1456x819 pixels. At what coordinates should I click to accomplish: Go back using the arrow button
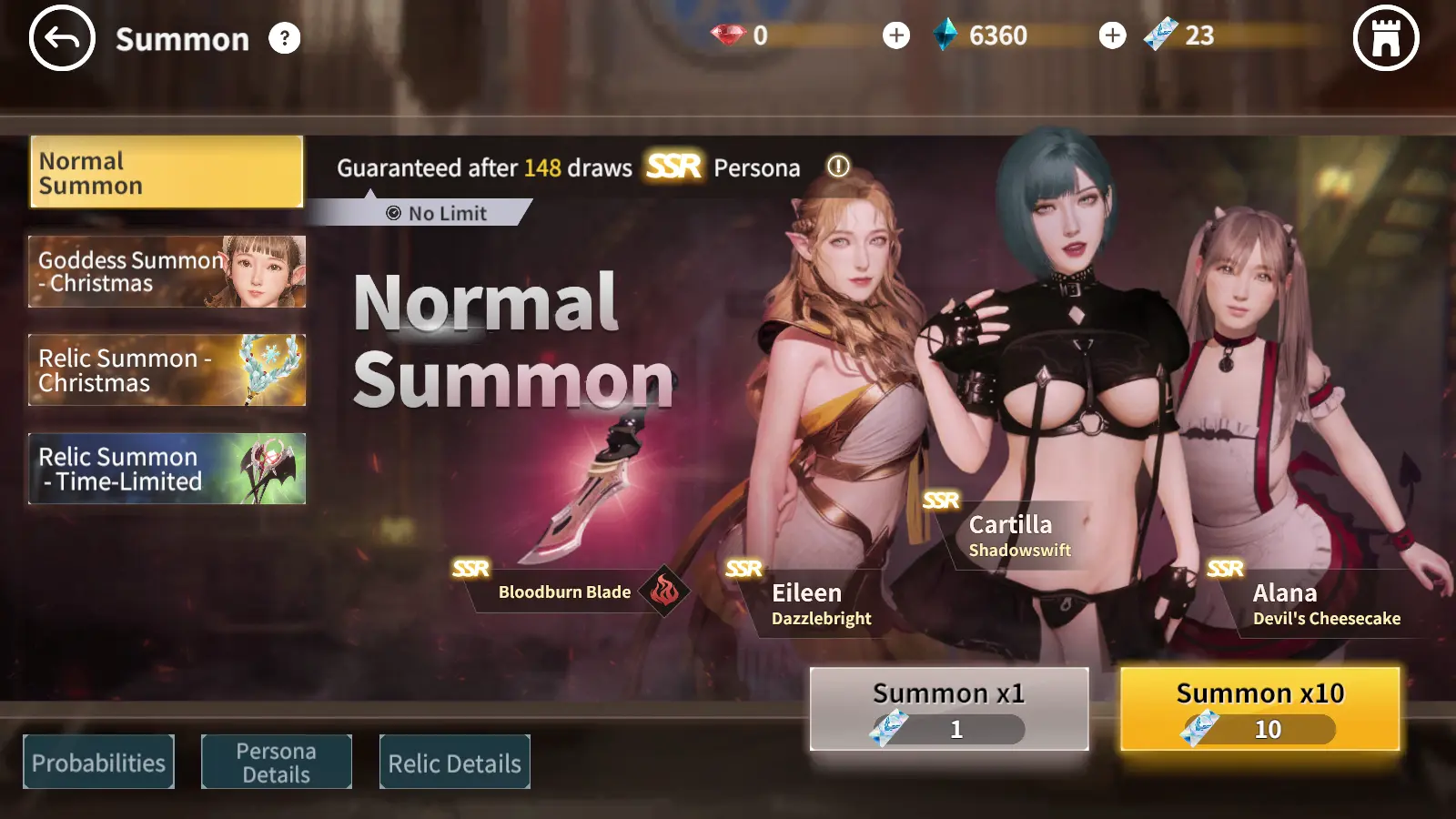pos(62,38)
